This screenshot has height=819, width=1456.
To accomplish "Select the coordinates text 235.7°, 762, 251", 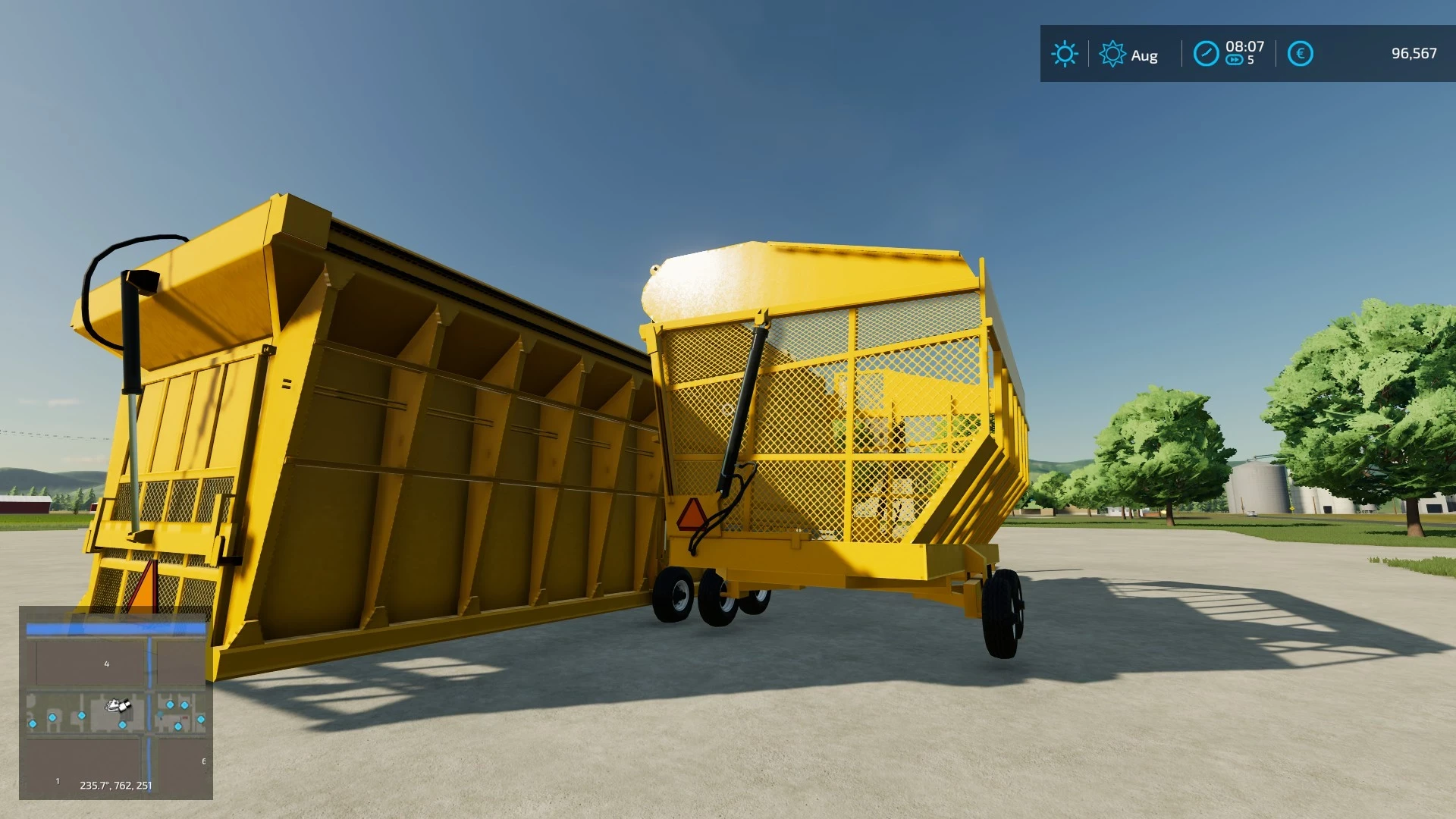I will click(x=115, y=785).
